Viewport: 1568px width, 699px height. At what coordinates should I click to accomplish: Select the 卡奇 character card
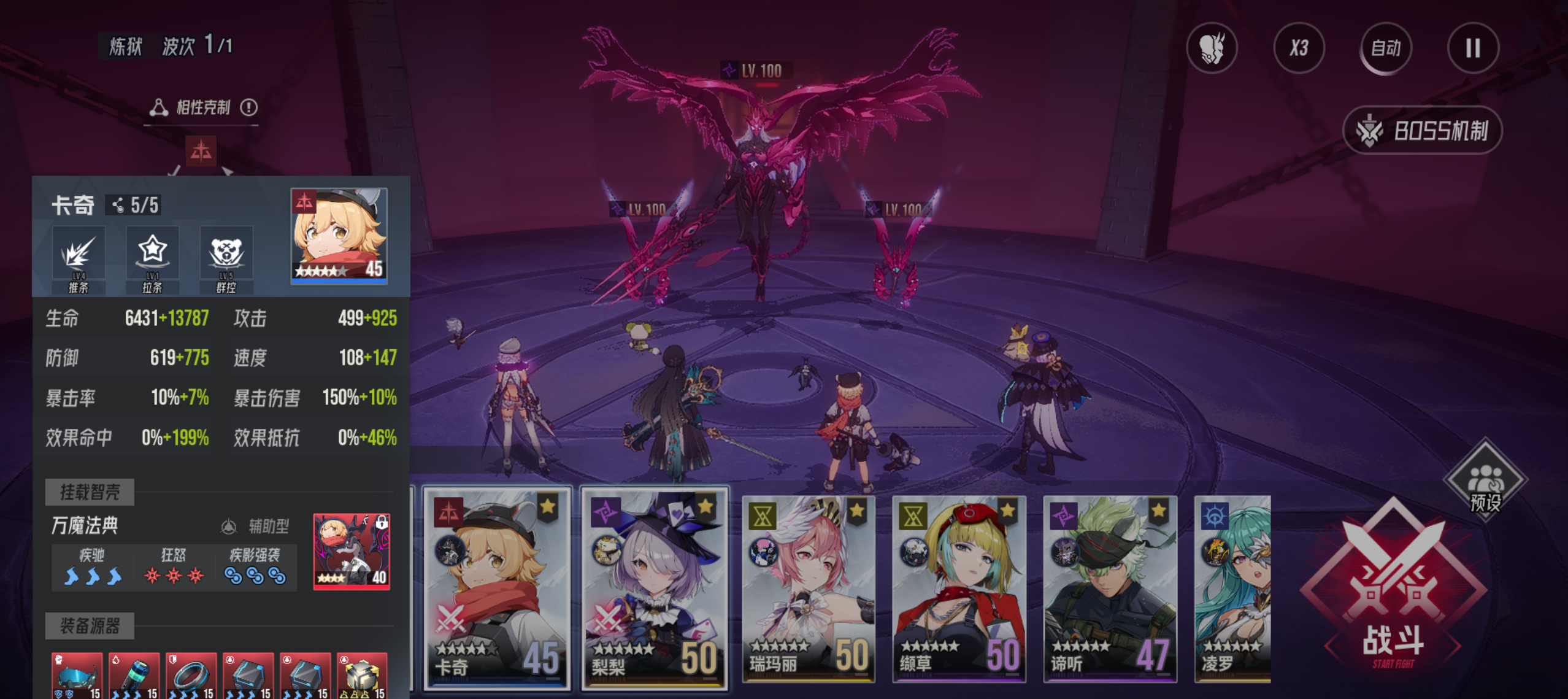tap(497, 588)
